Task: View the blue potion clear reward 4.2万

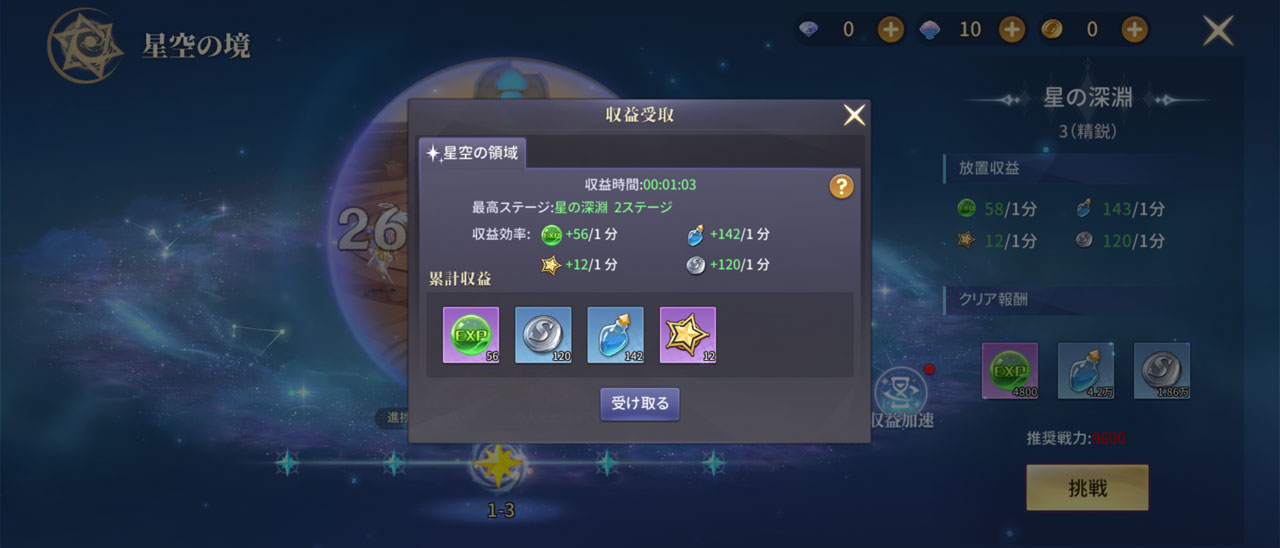Action: (1086, 370)
